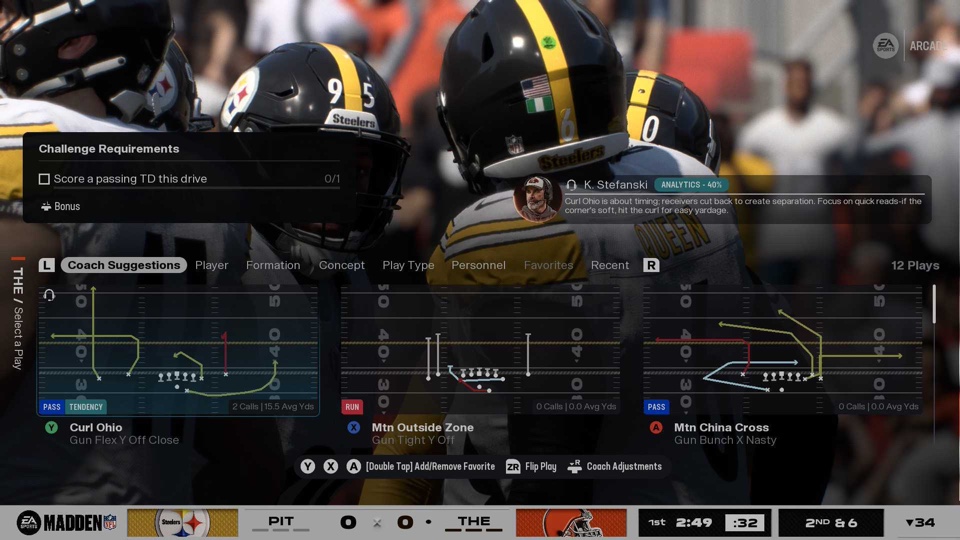960x540 pixels.
Task: Show the Favorites plays tab
Action: (549, 265)
